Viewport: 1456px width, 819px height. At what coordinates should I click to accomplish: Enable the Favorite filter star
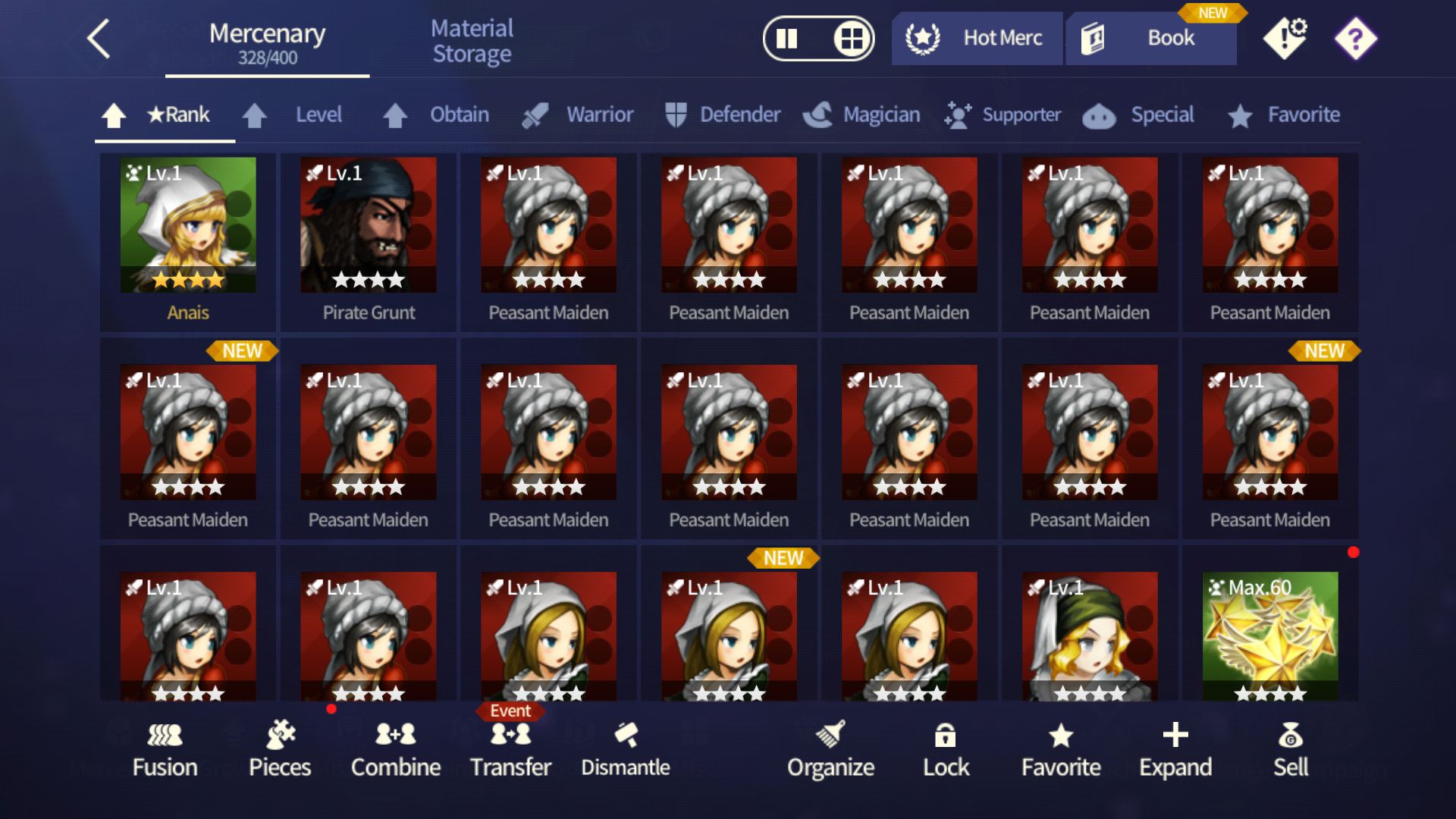1285,115
